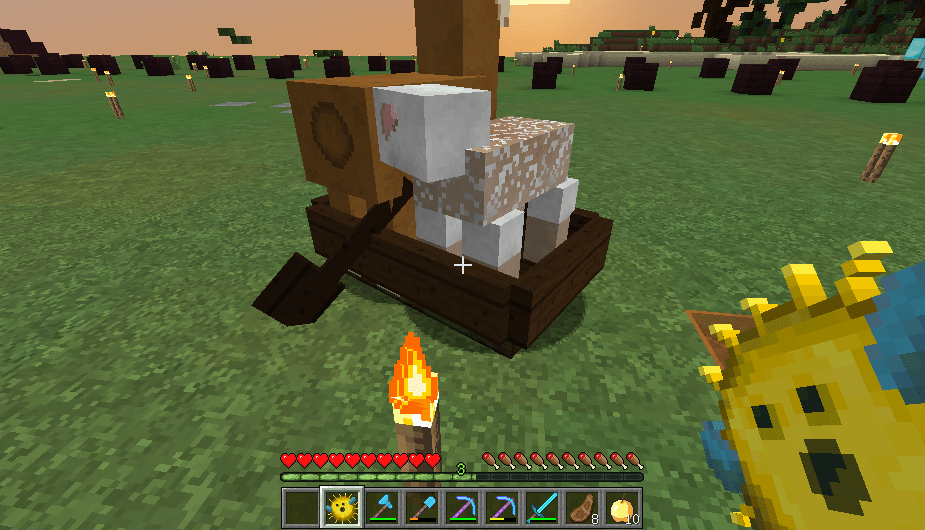
Task: Select the diamond axe slot
Action: tap(382, 508)
